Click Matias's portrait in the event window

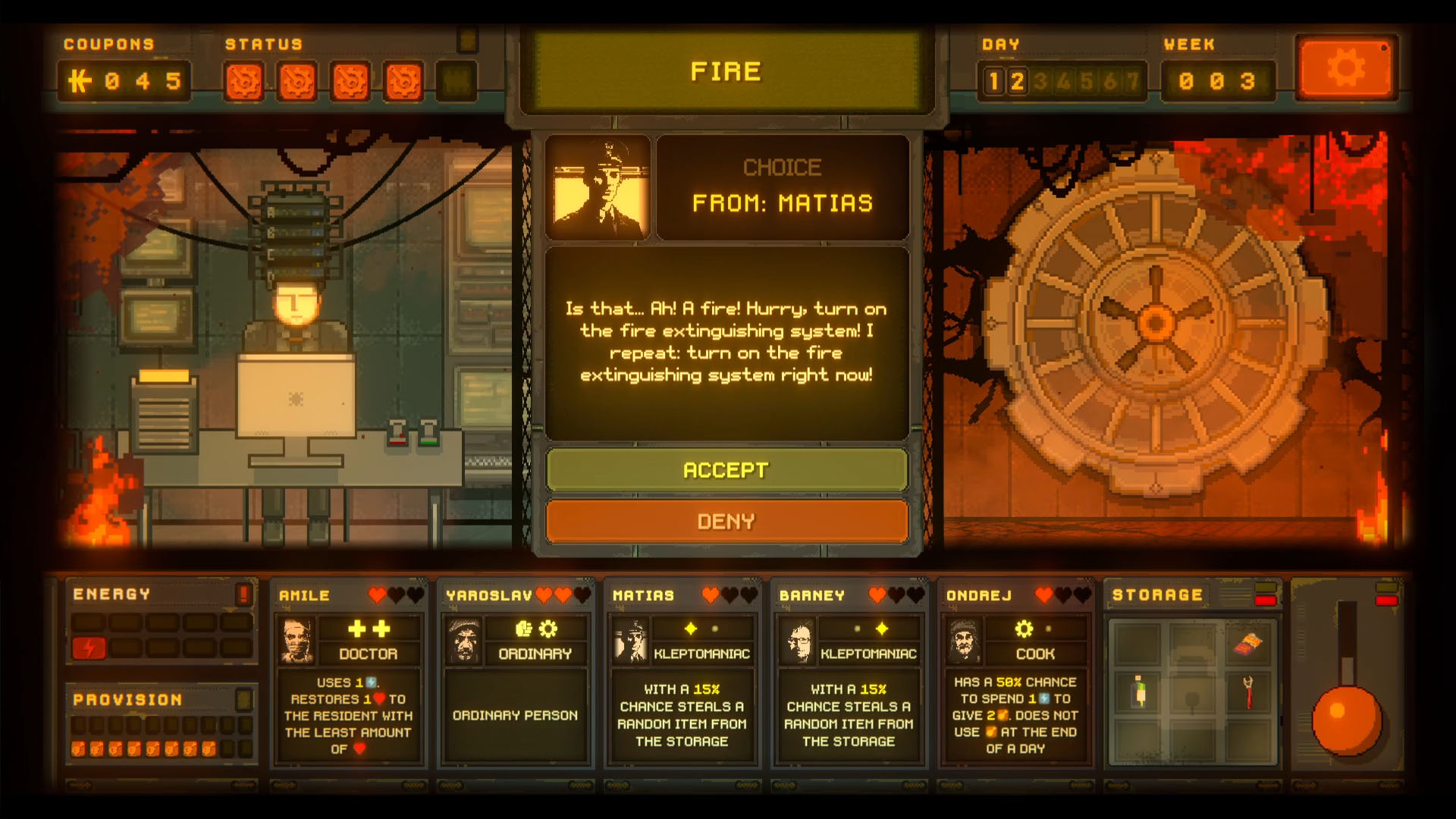[x=598, y=187]
